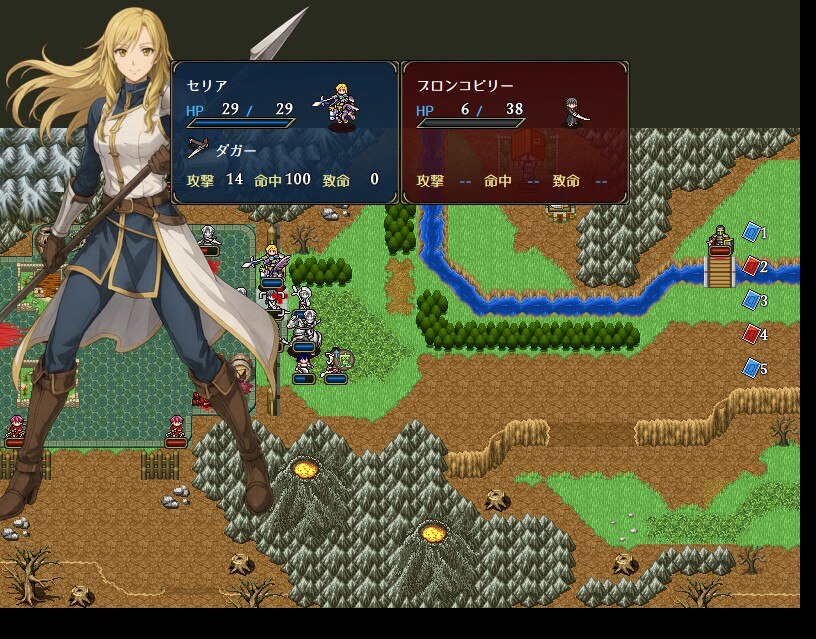
Task: Click ブロンコビリー's red enemy forecast panel
Action: 515,133
